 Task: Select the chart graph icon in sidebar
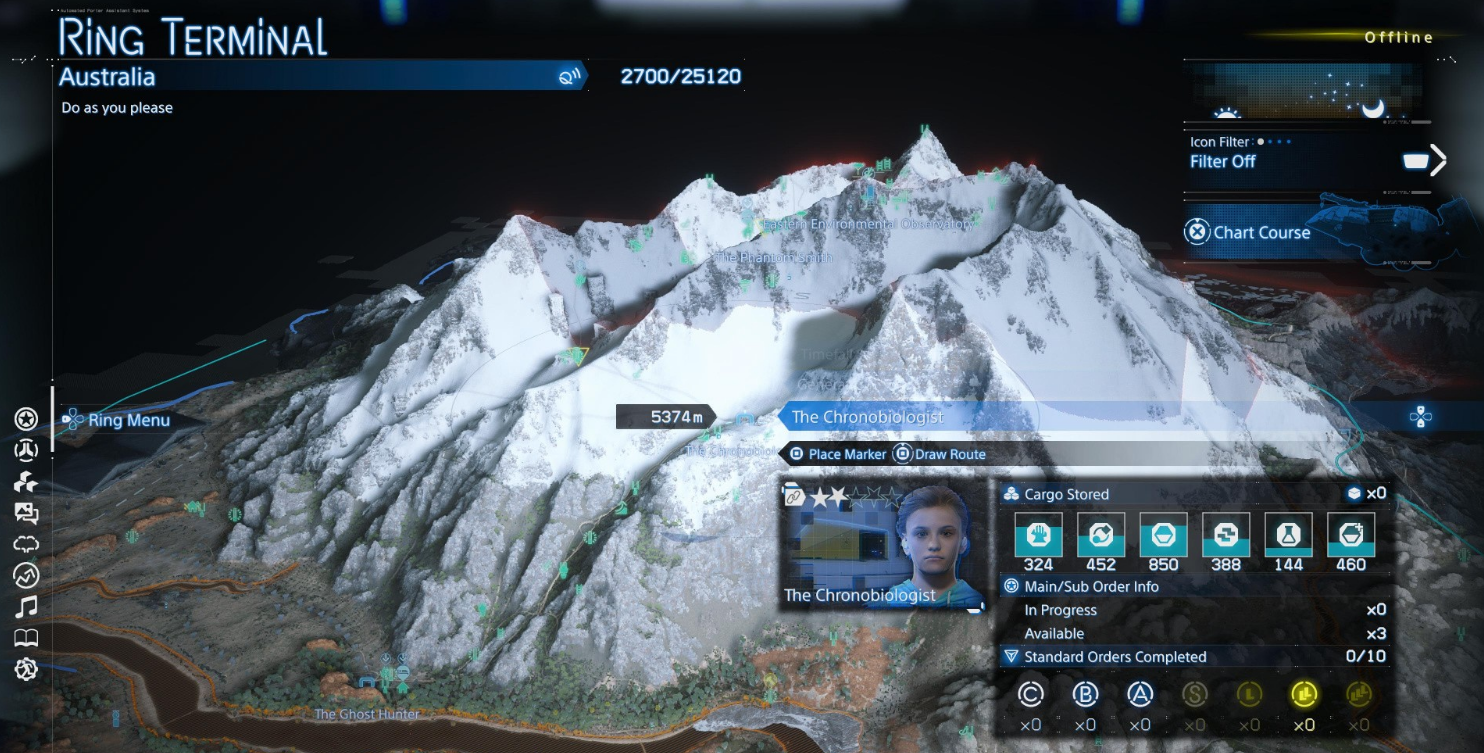[x=26, y=575]
